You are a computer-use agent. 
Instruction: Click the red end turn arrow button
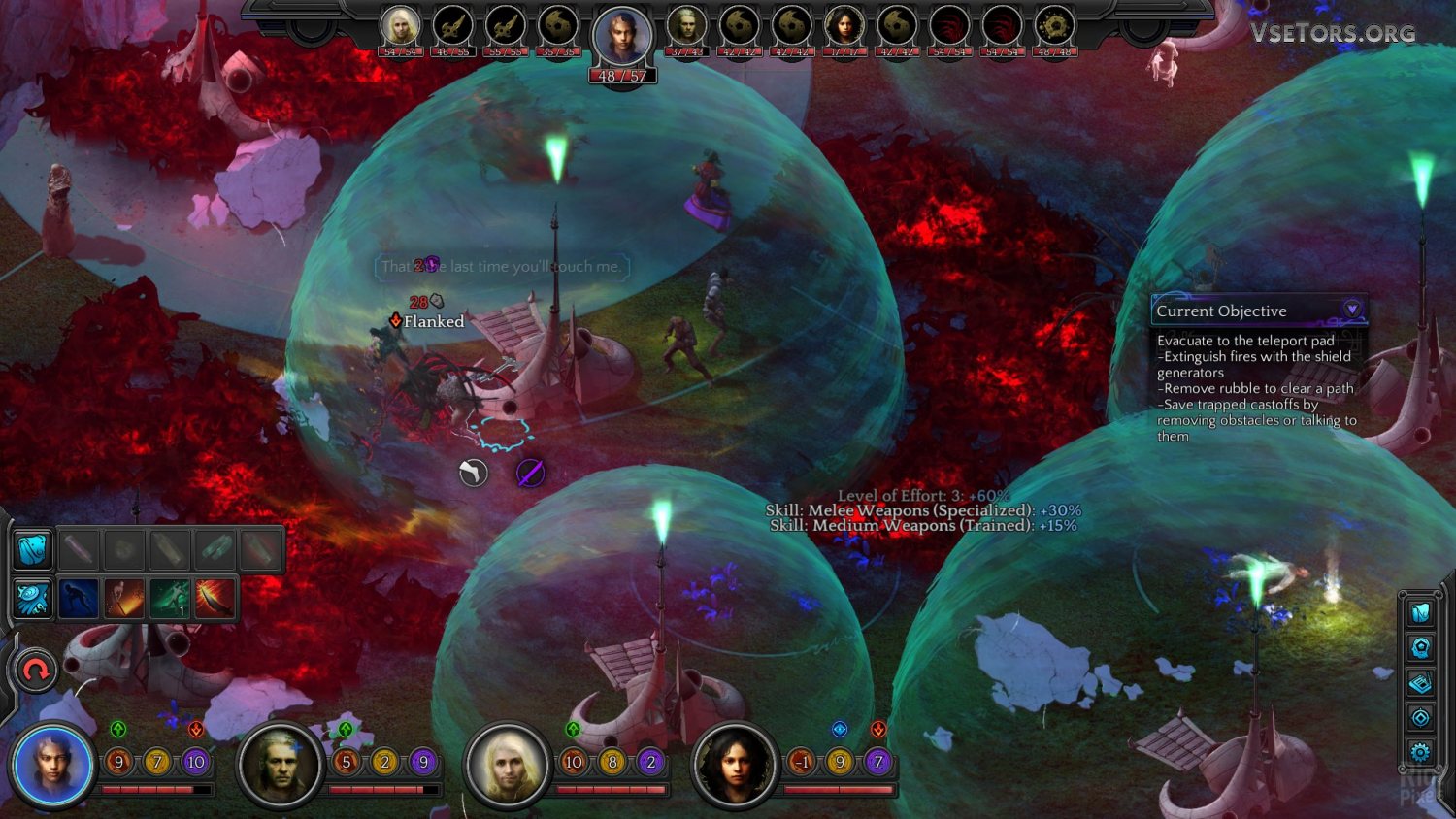tap(36, 671)
